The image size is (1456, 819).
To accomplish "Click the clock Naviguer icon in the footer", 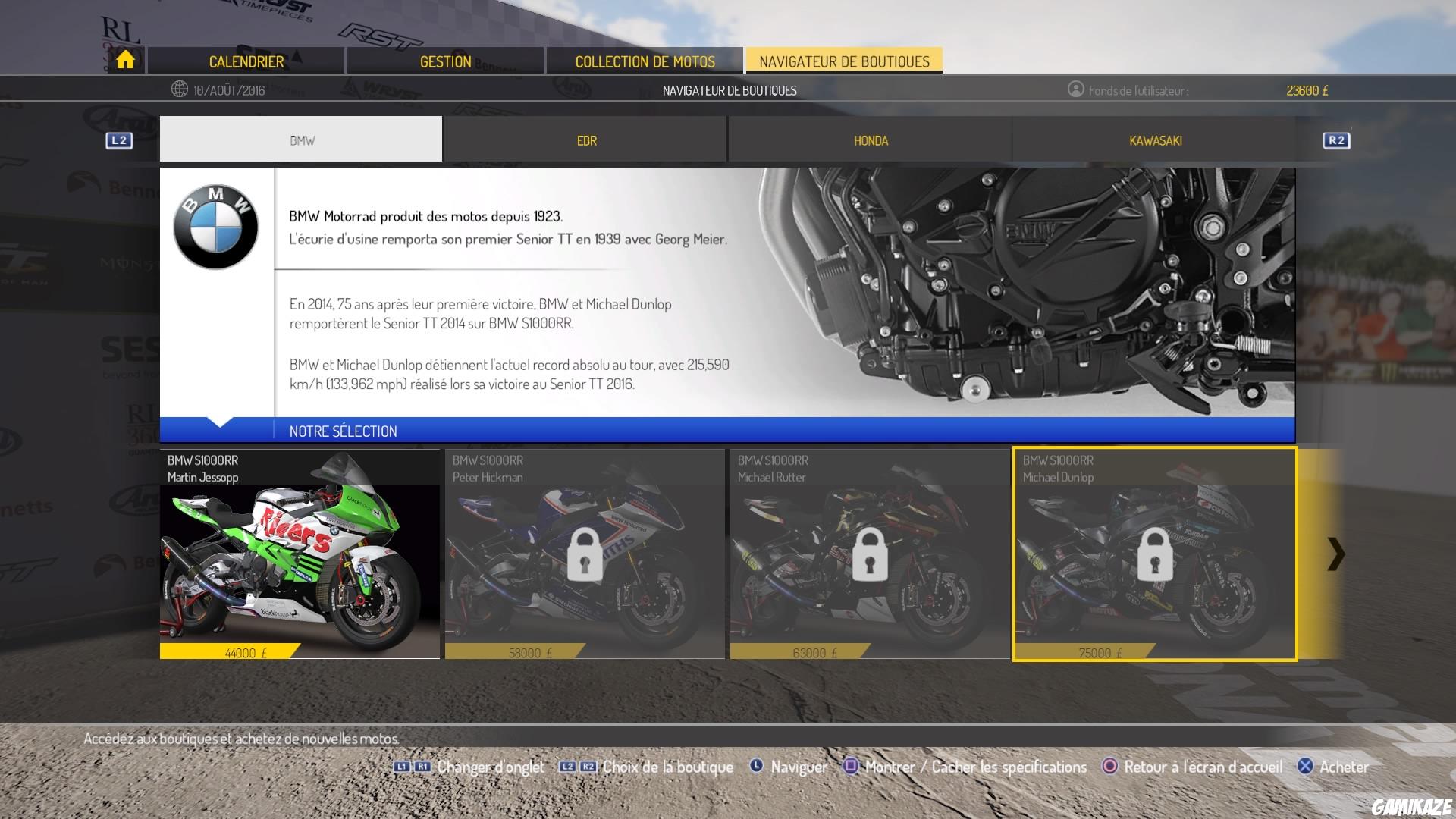I will 756,767.
